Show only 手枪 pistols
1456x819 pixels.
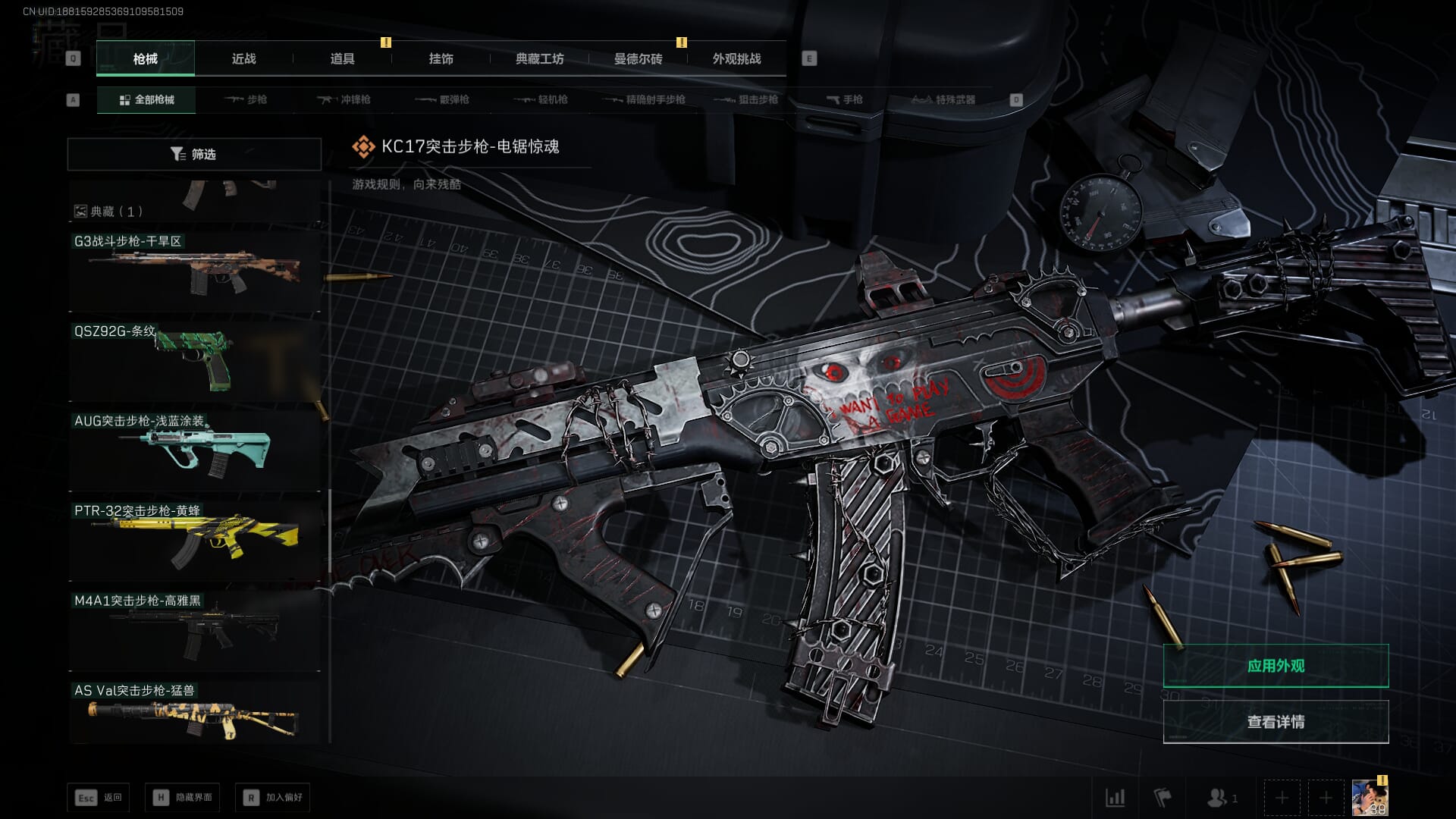point(844,99)
